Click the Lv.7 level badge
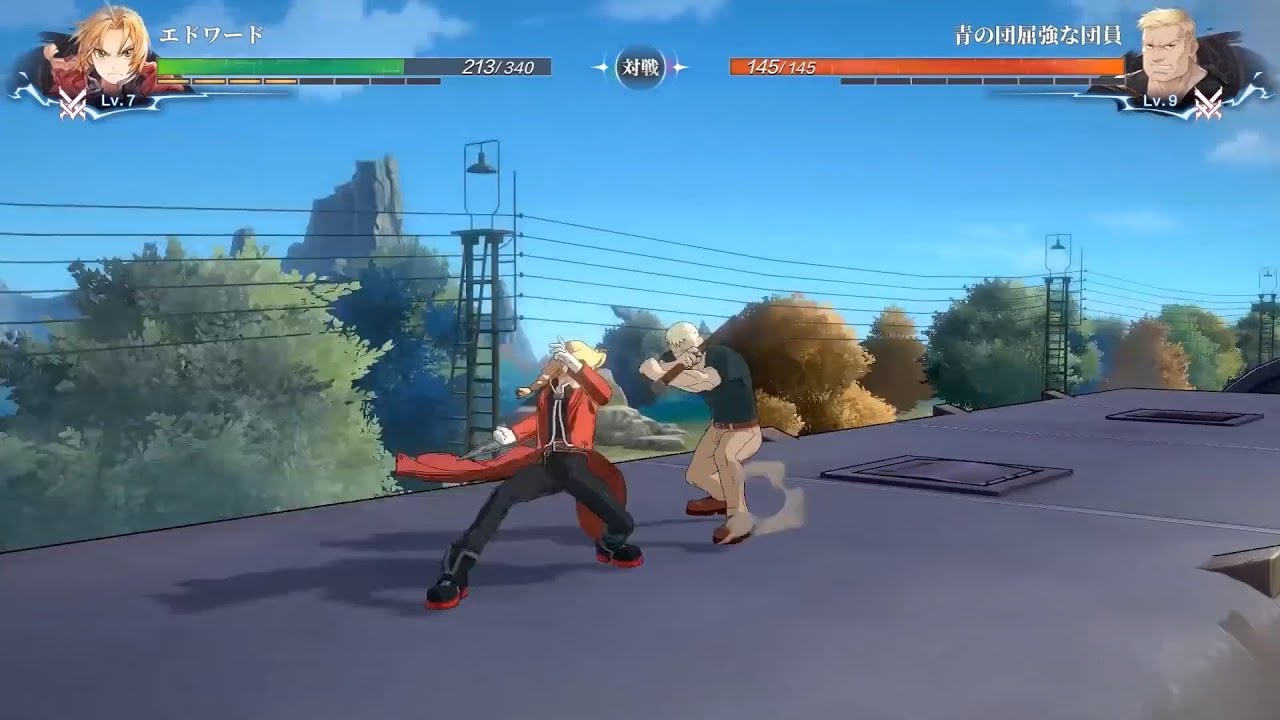Screen dimensions: 1280x720 (x=116, y=101)
